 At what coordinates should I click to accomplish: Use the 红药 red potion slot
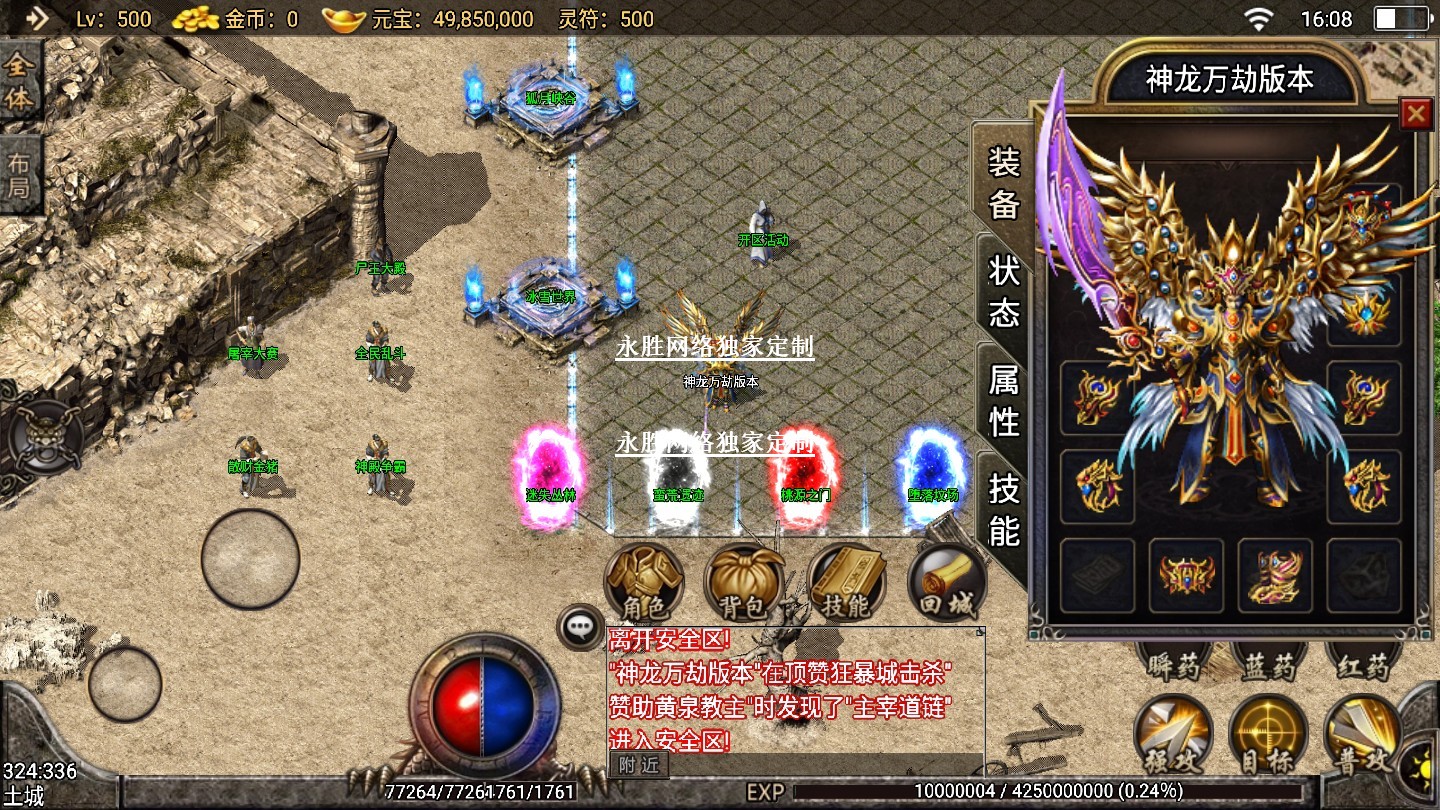[x=1362, y=664]
